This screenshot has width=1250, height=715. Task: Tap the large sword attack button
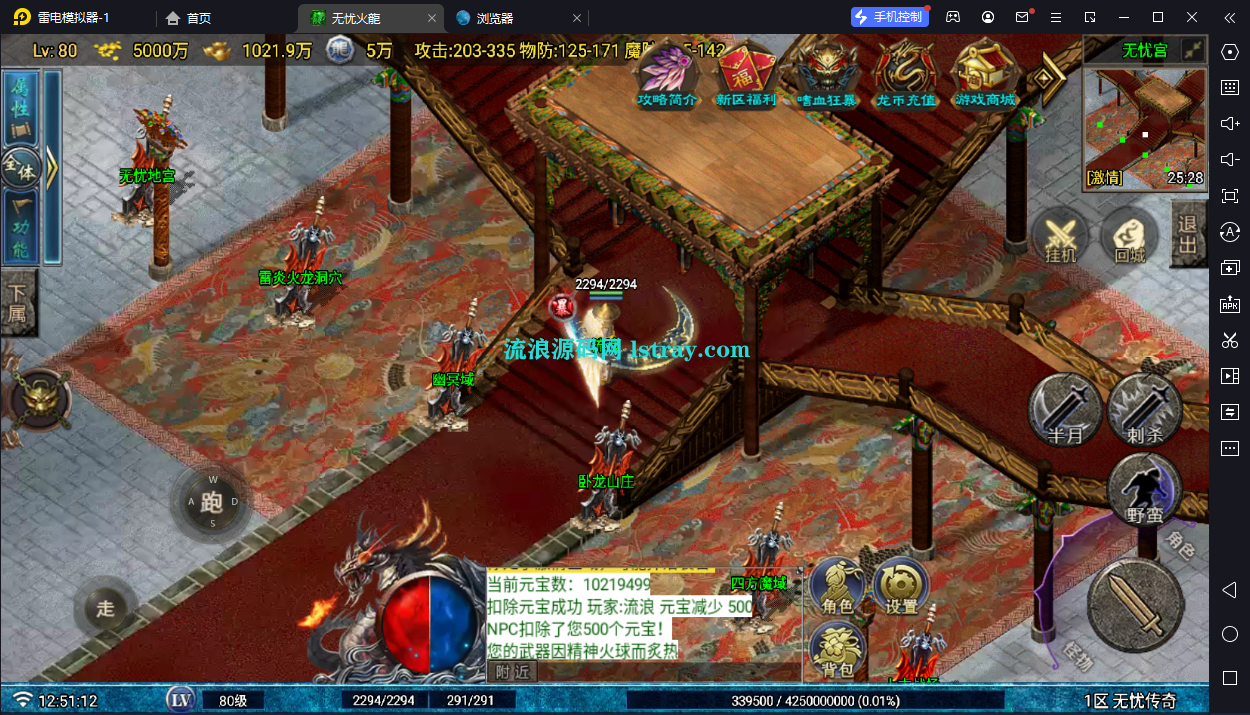1135,603
